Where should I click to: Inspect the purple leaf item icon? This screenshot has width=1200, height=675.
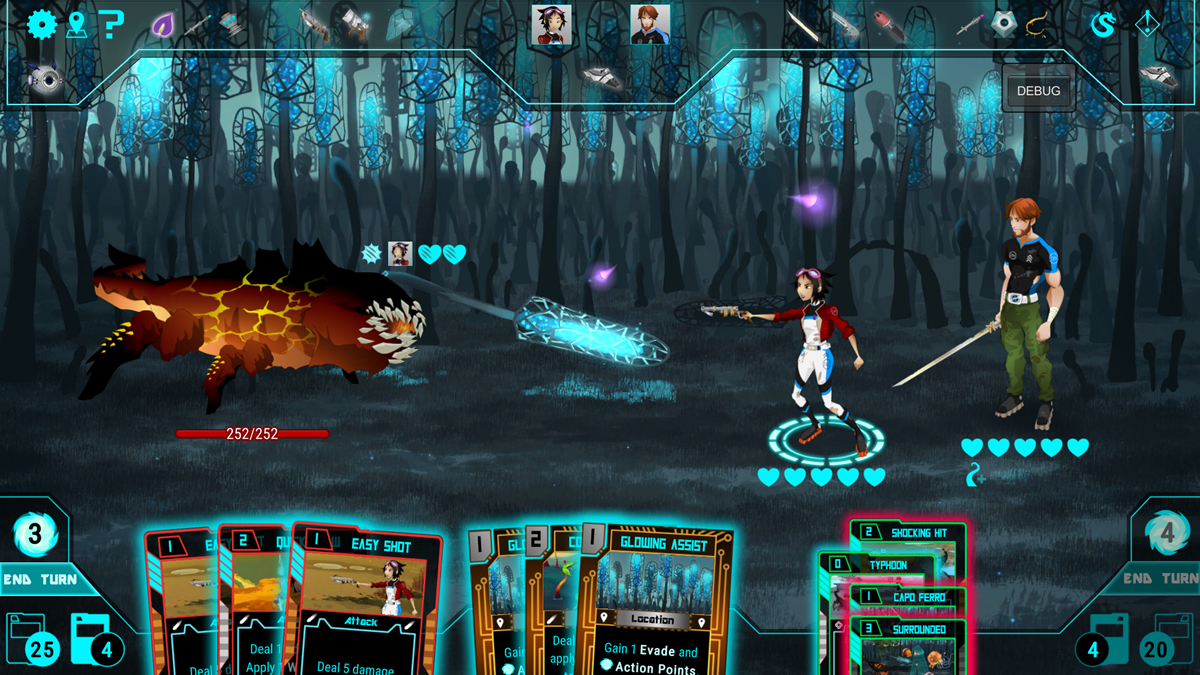click(163, 25)
